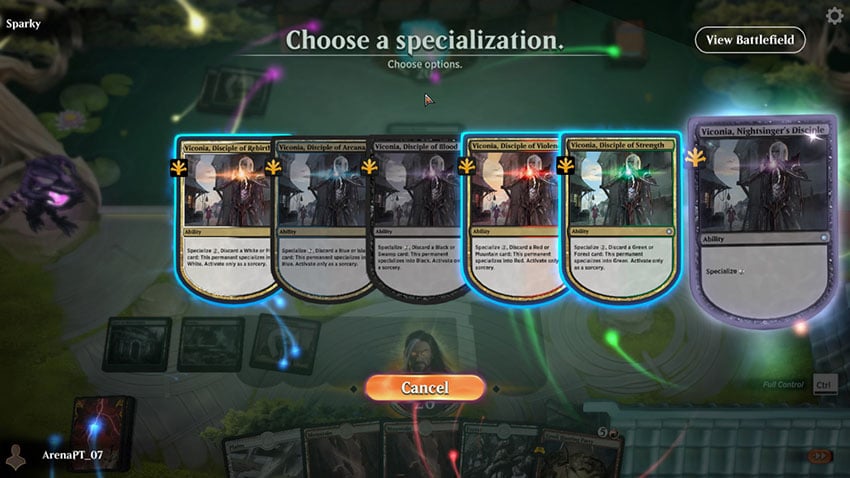850x478 pixels.
Task: Open the settings gear menu
Action: point(835,15)
